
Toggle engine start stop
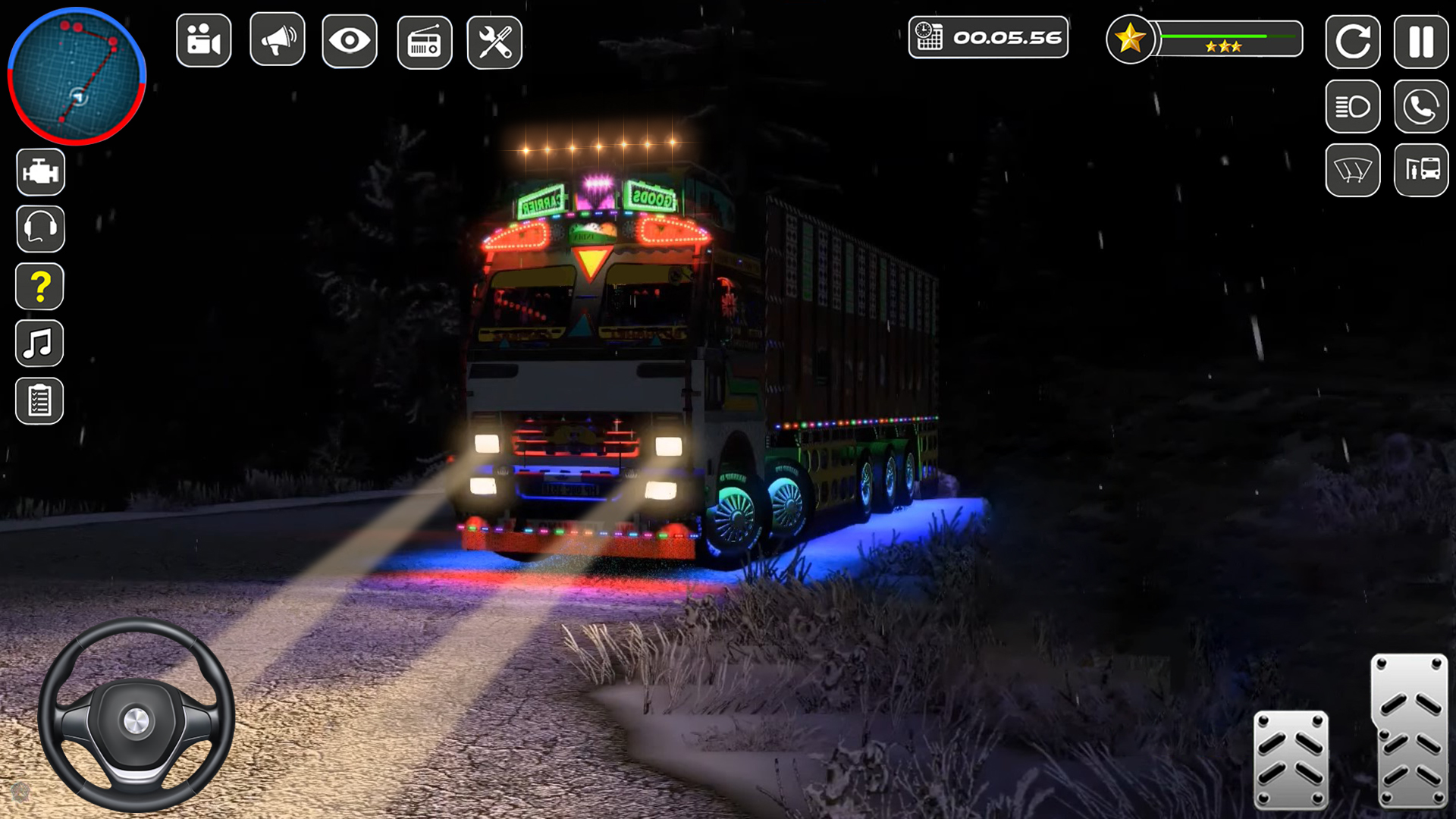tap(39, 171)
